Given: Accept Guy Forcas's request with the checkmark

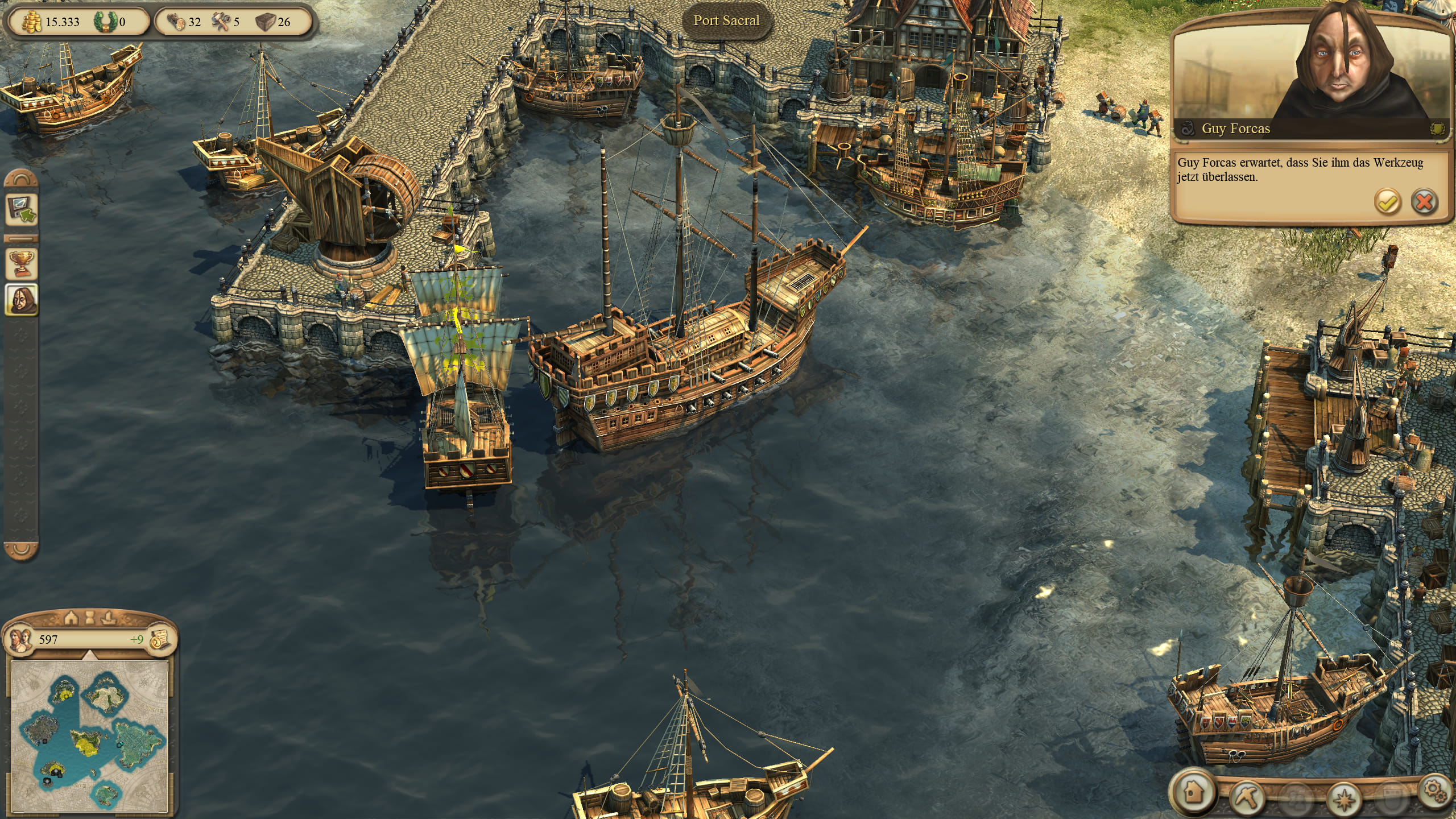Looking at the screenshot, I should click(x=1387, y=202).
